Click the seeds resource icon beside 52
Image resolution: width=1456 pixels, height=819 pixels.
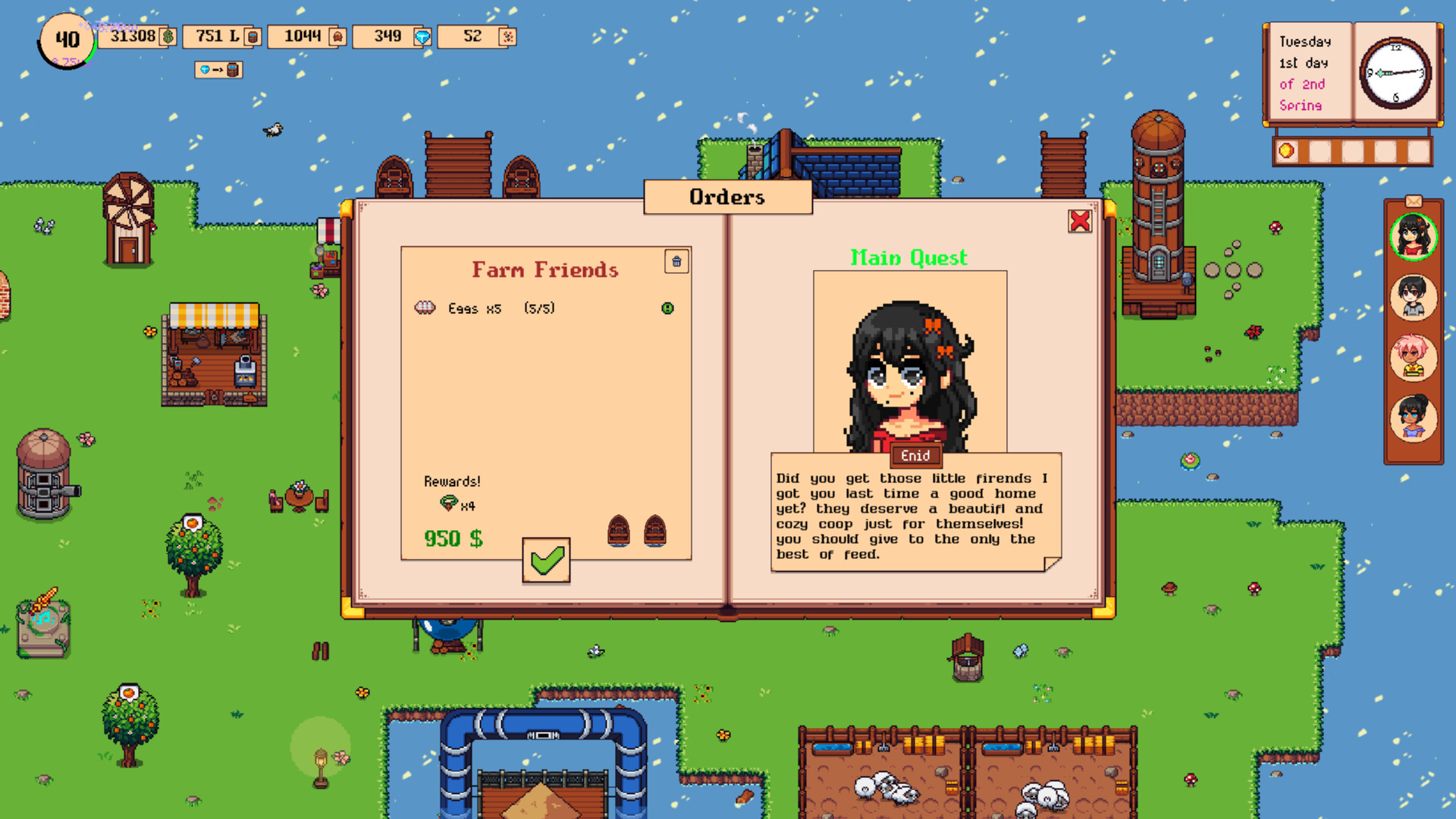coord(508,36)
